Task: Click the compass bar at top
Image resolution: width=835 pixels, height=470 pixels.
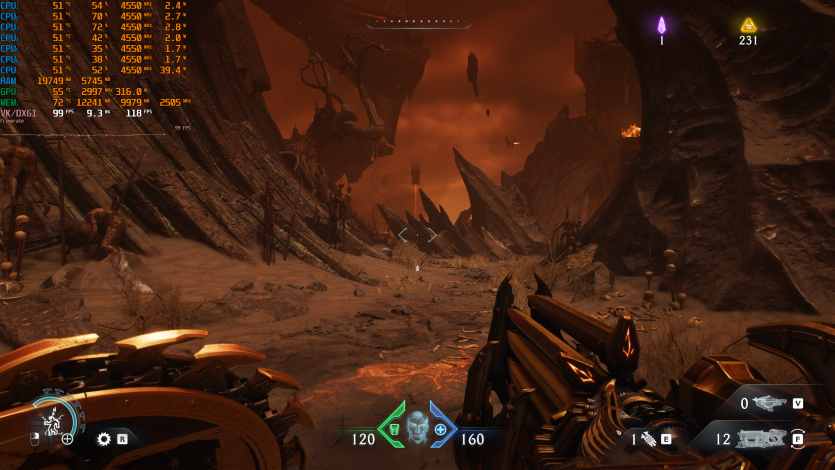Action: tap(418, 21)
